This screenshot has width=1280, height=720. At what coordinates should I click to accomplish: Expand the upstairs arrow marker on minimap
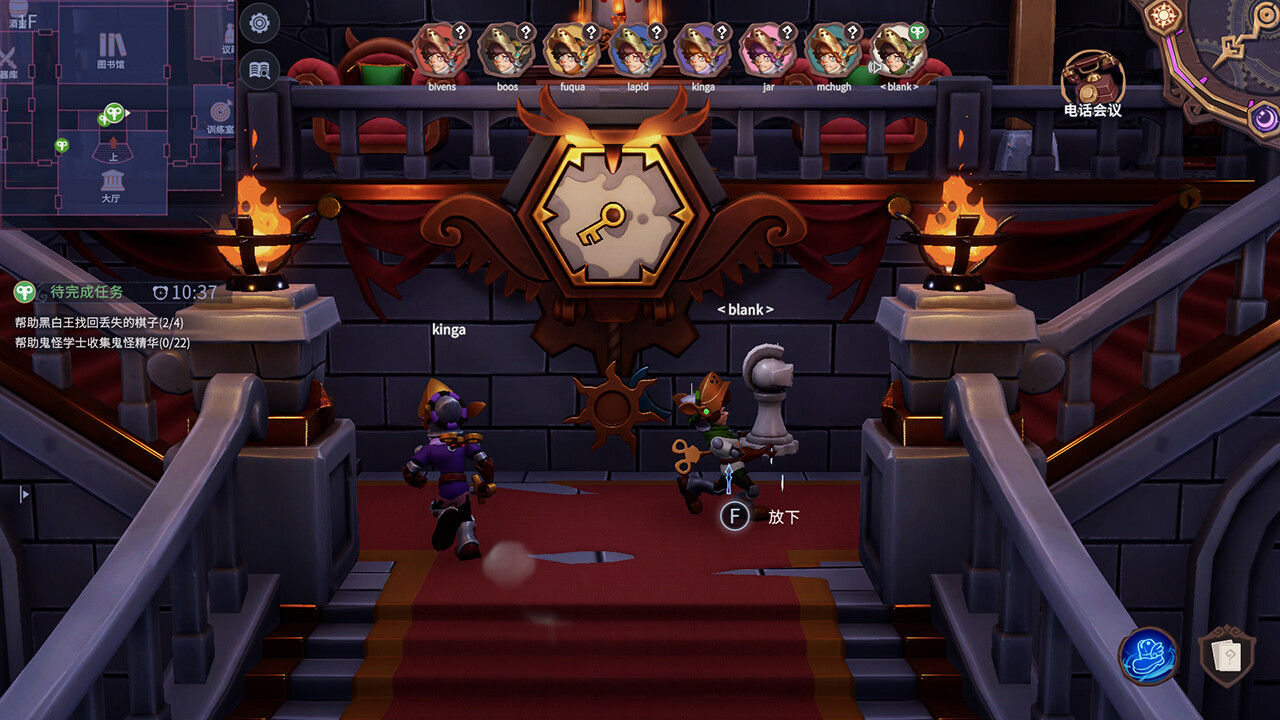click(114, 141)
